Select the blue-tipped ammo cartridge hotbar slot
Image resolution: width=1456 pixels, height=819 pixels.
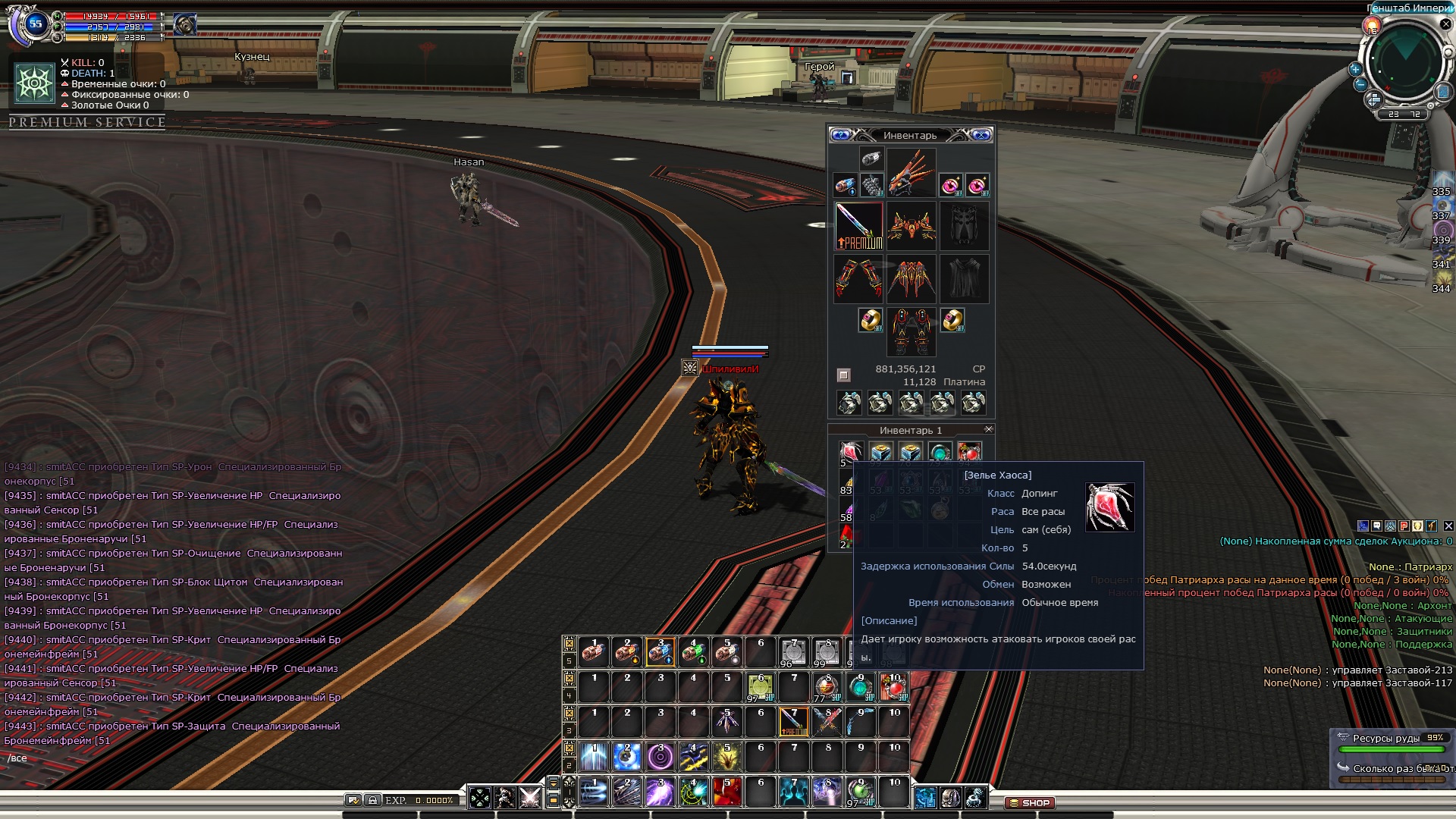661,652
